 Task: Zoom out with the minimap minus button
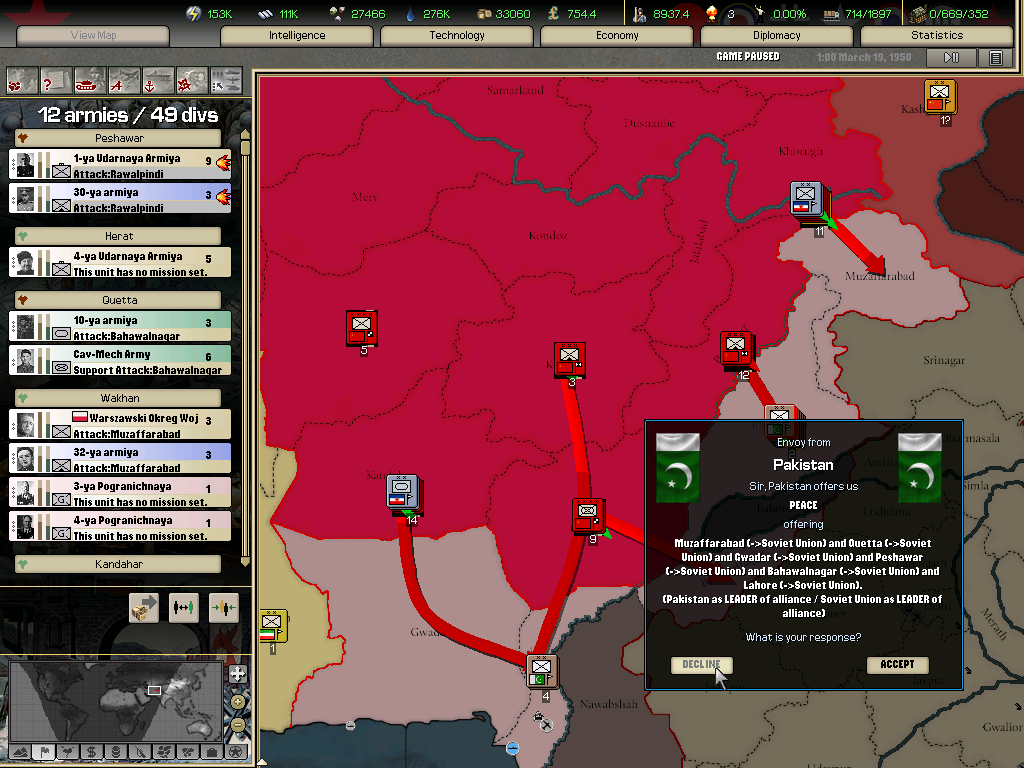pyautogui.click(x=237, y=725)
